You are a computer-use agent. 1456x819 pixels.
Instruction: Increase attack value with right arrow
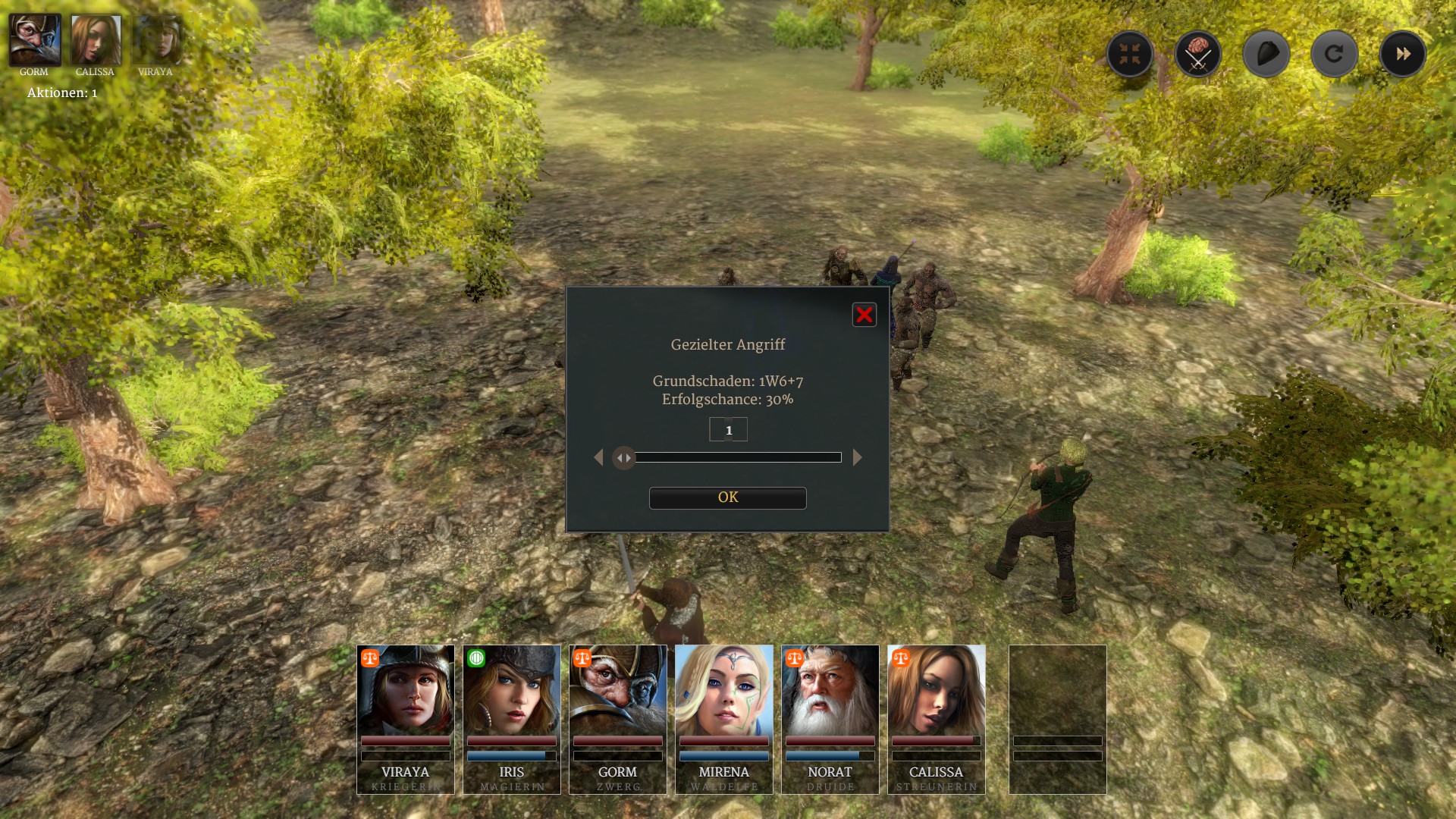(858, 457)
